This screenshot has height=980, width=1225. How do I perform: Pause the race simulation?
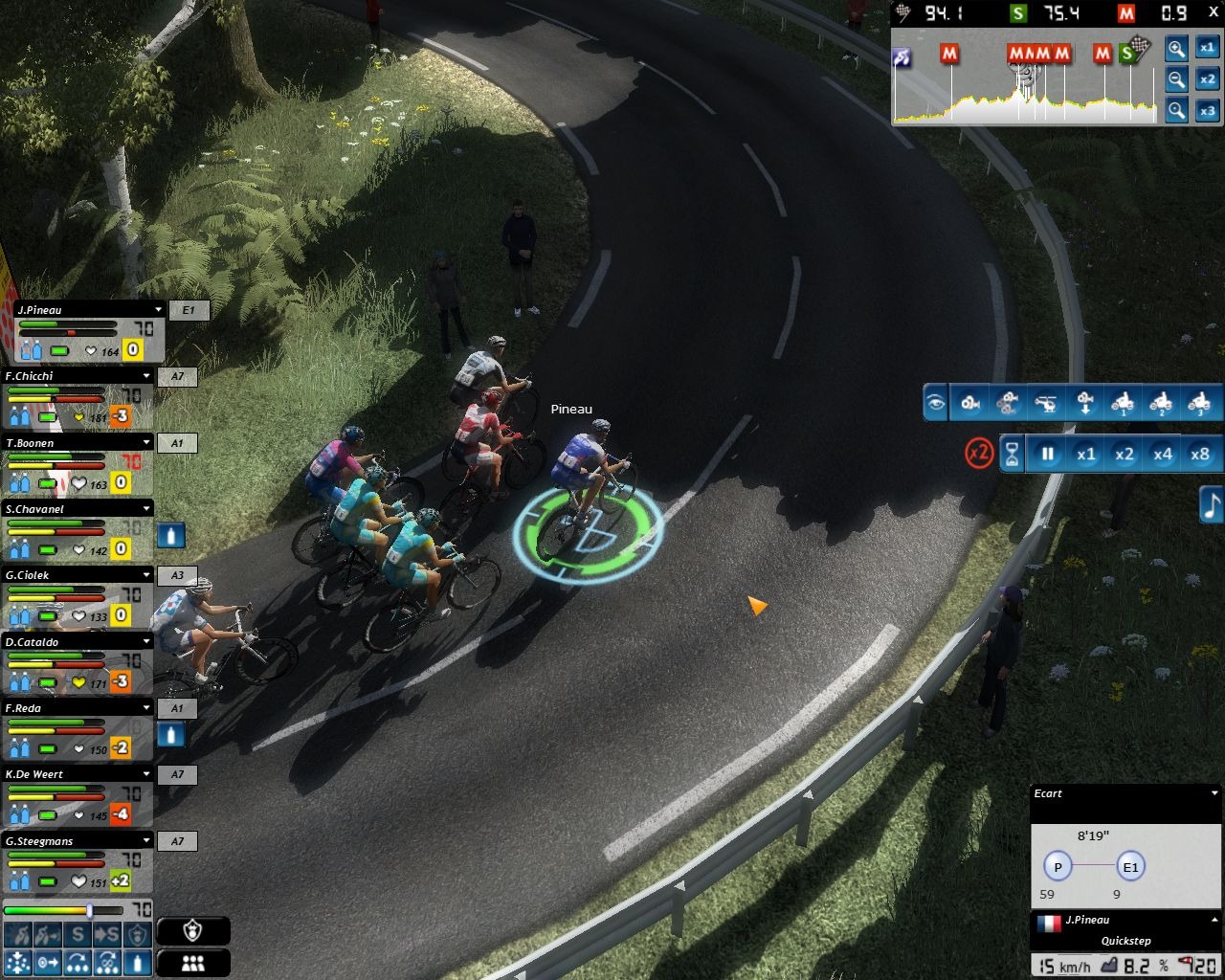click(x=1048, y=455)
